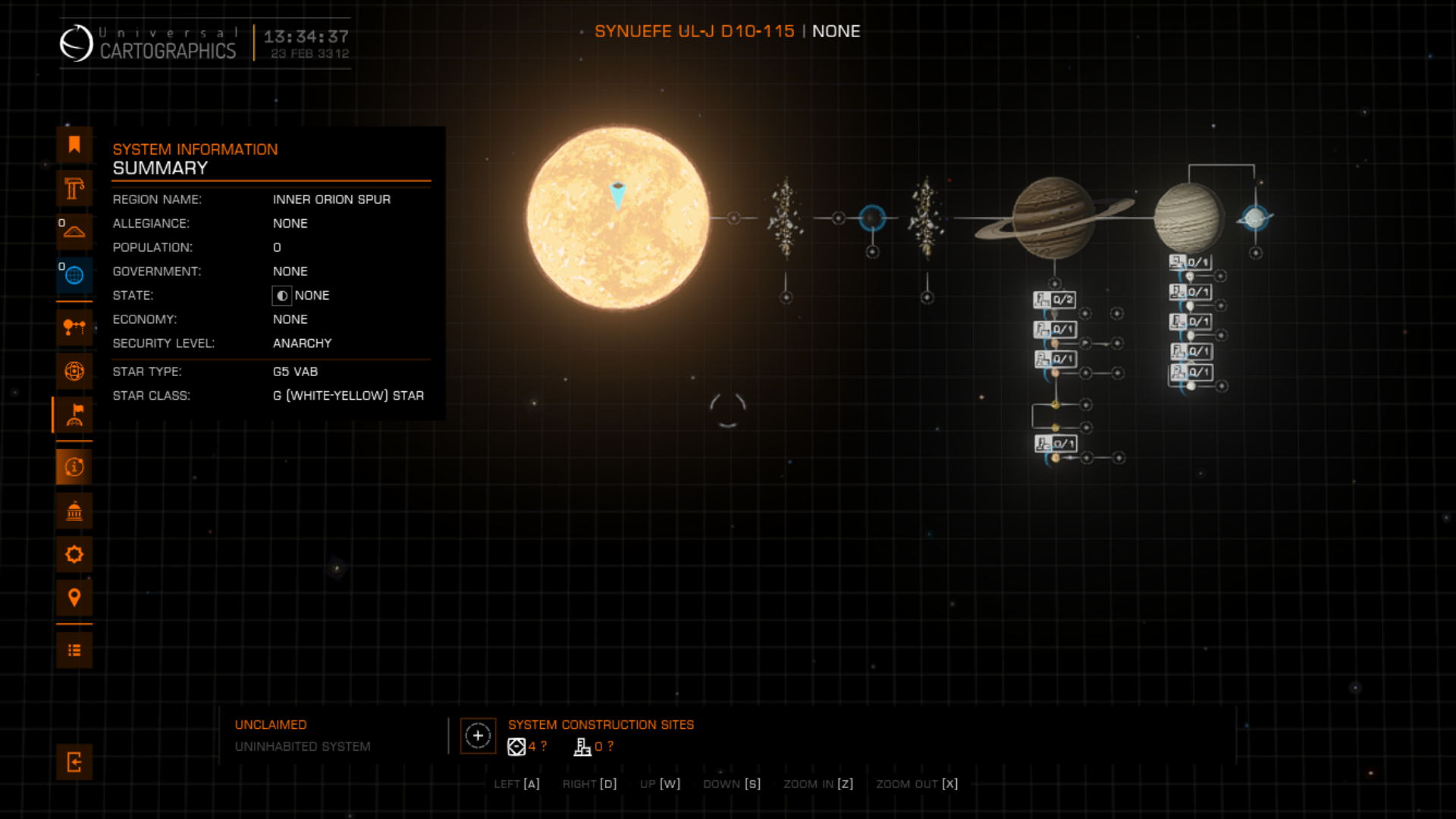Viewport: 1456px width, 819px height.
Task: Open the bulleted list icon
Action: click(x=74, y=650)
